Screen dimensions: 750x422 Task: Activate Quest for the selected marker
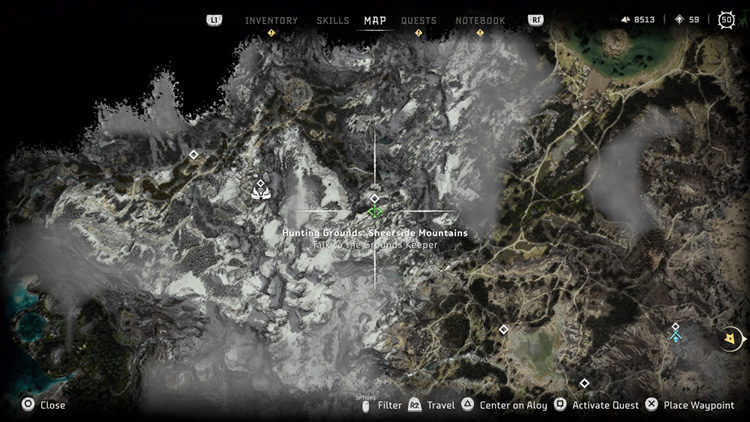click(596, 405)
